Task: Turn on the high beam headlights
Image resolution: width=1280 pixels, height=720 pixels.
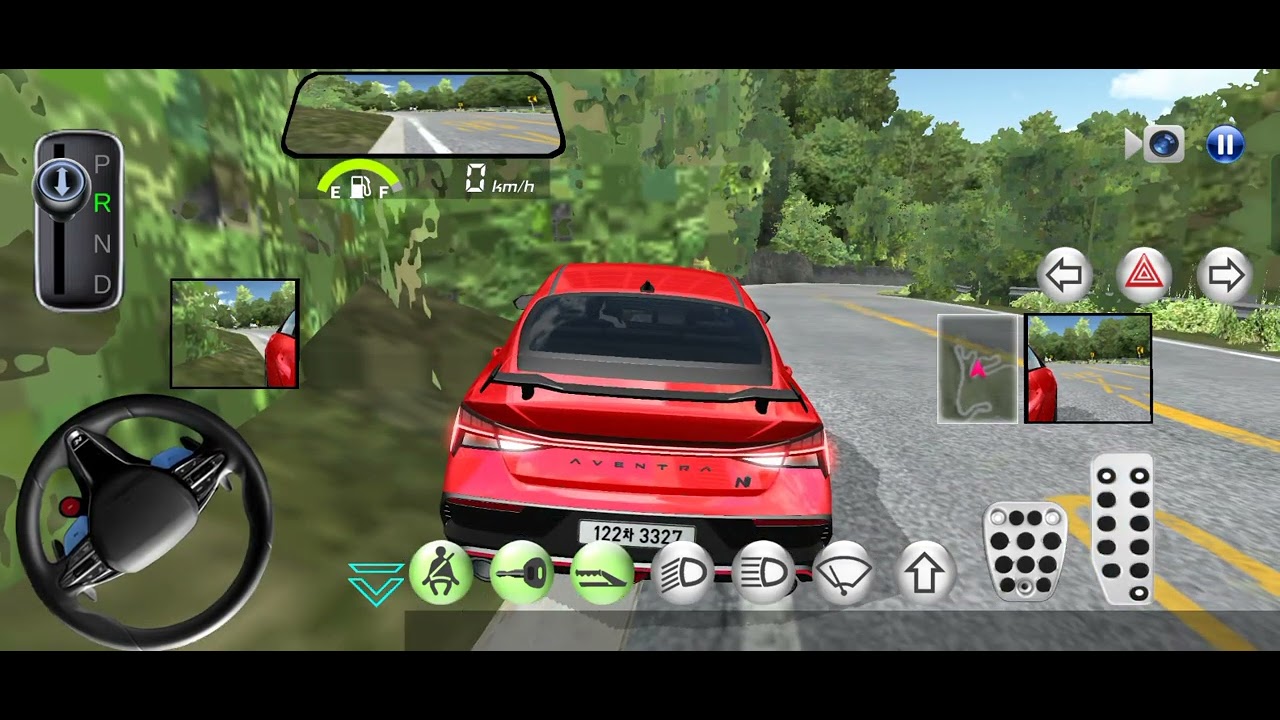Action: (x=763, y=573)
